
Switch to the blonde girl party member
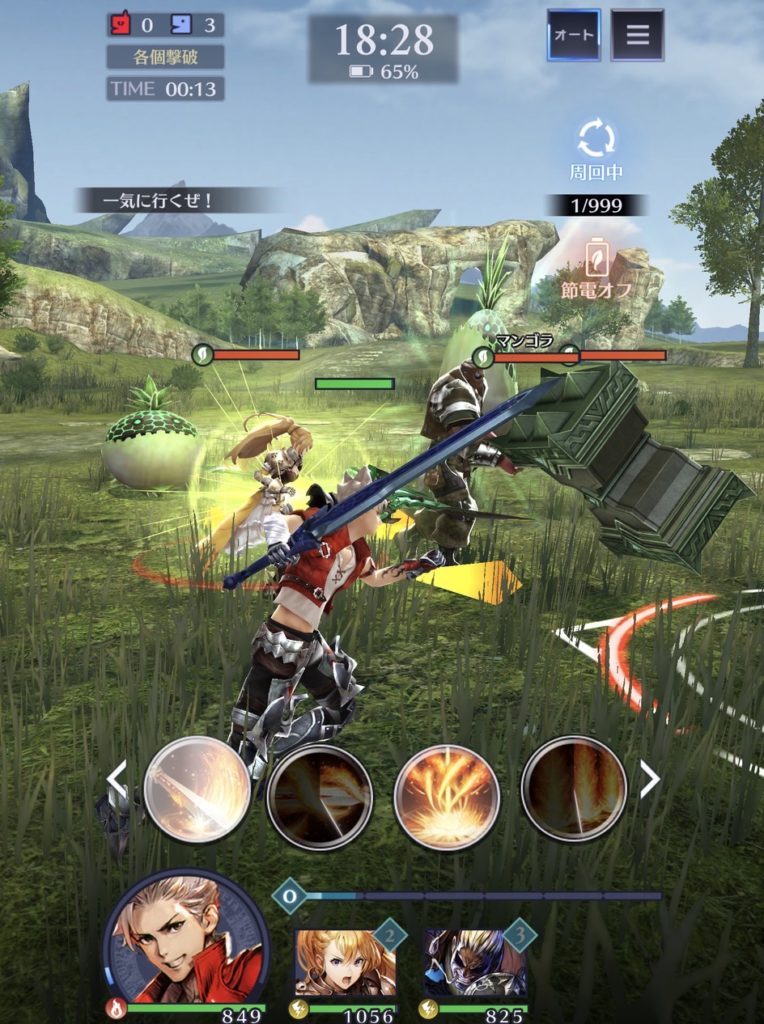344,962
